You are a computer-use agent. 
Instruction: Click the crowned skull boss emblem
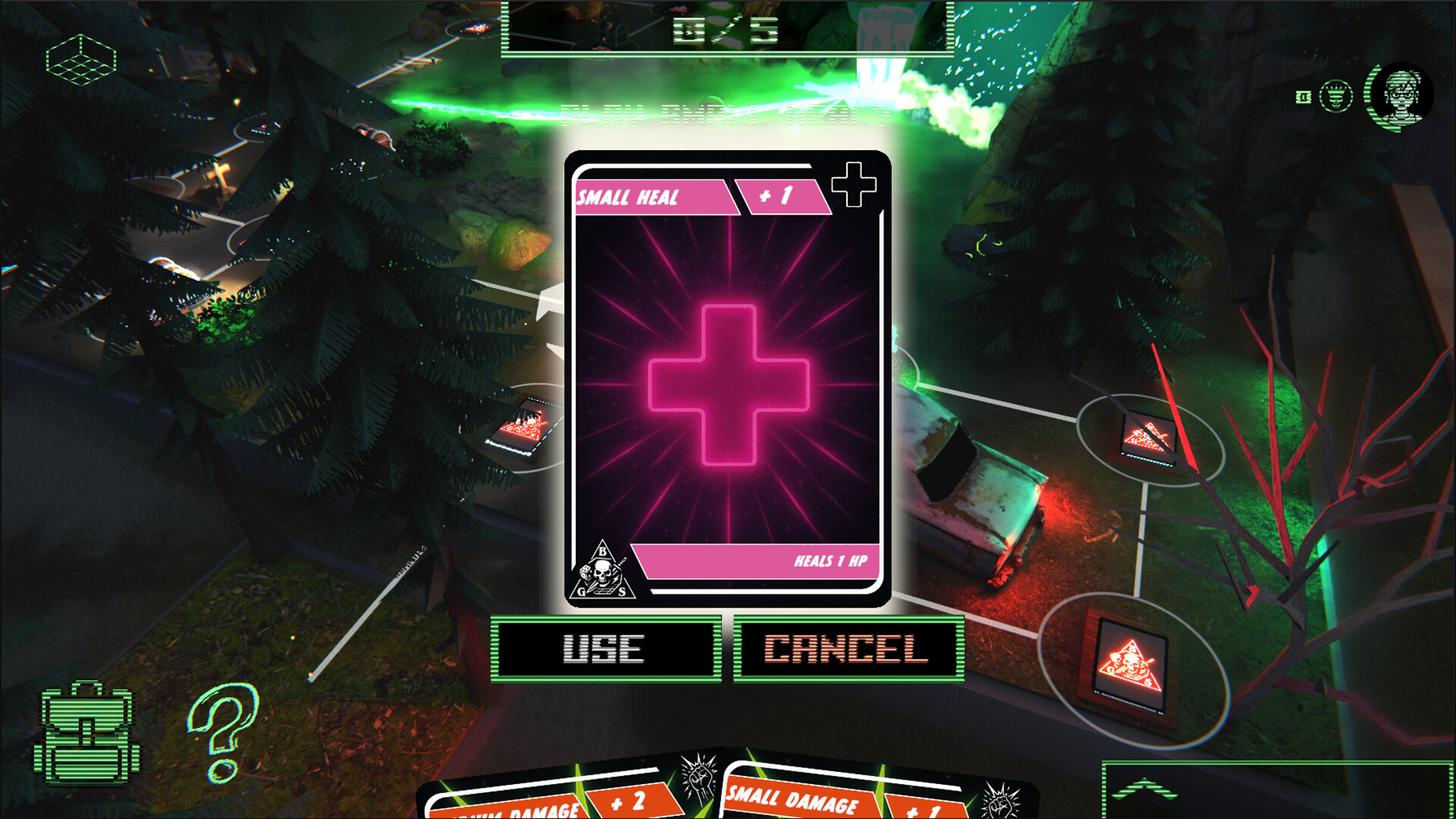(x=1335, y=97)
